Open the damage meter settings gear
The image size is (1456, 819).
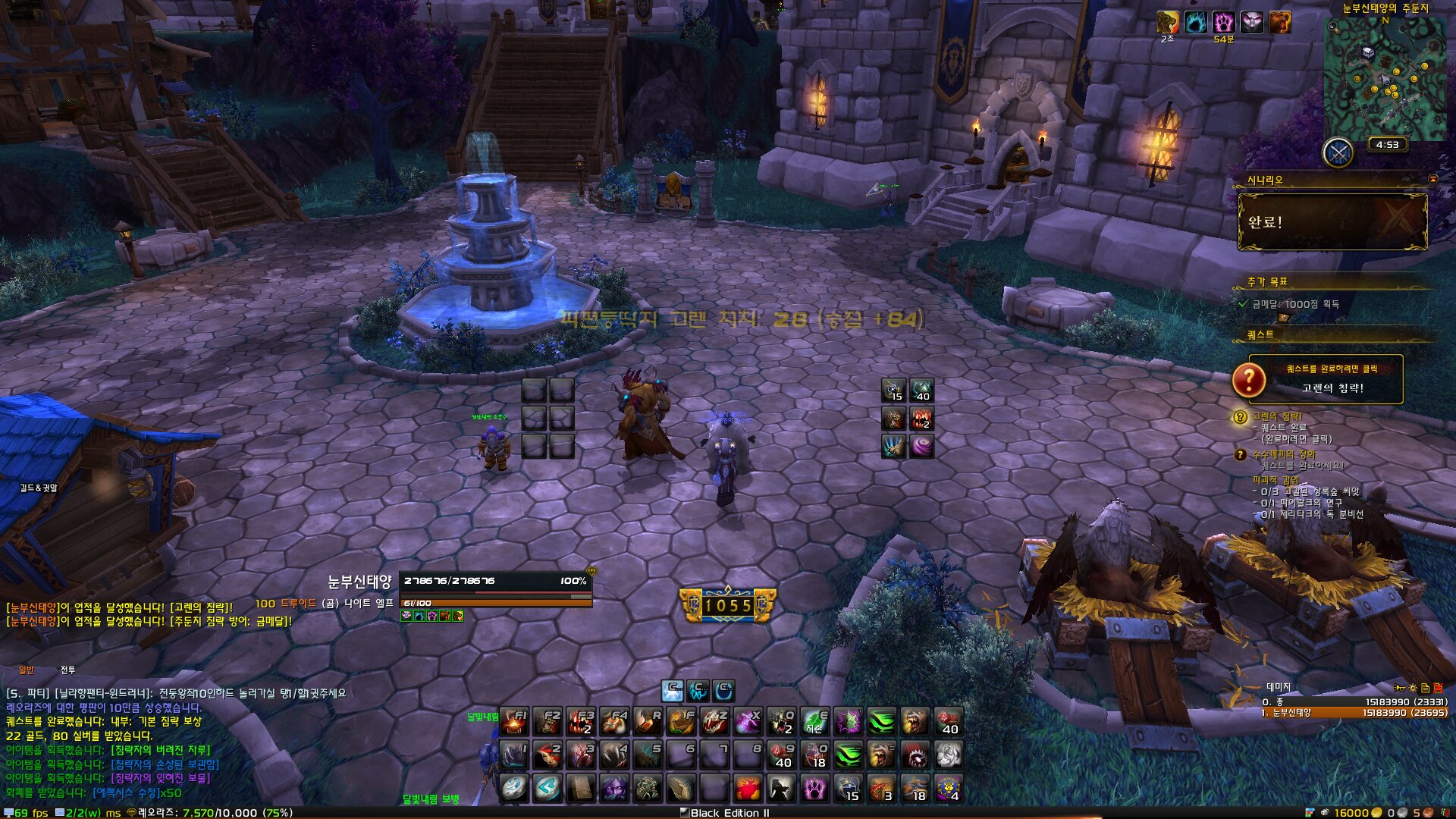tap(1412, 688)
